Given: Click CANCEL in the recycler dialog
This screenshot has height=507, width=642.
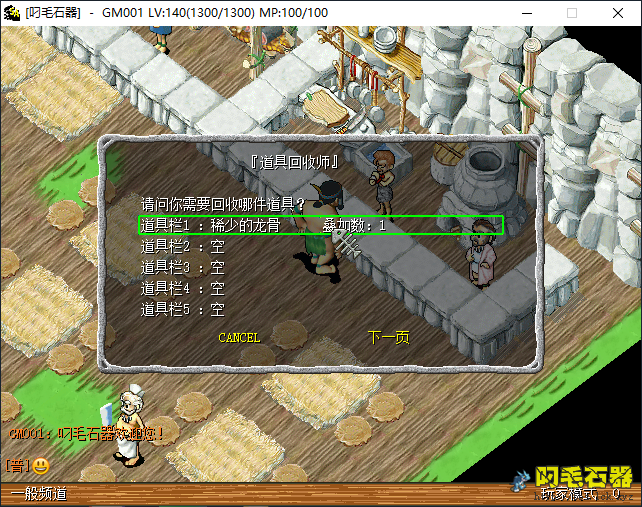Looking at the screenshot, I should pos(239,338).
